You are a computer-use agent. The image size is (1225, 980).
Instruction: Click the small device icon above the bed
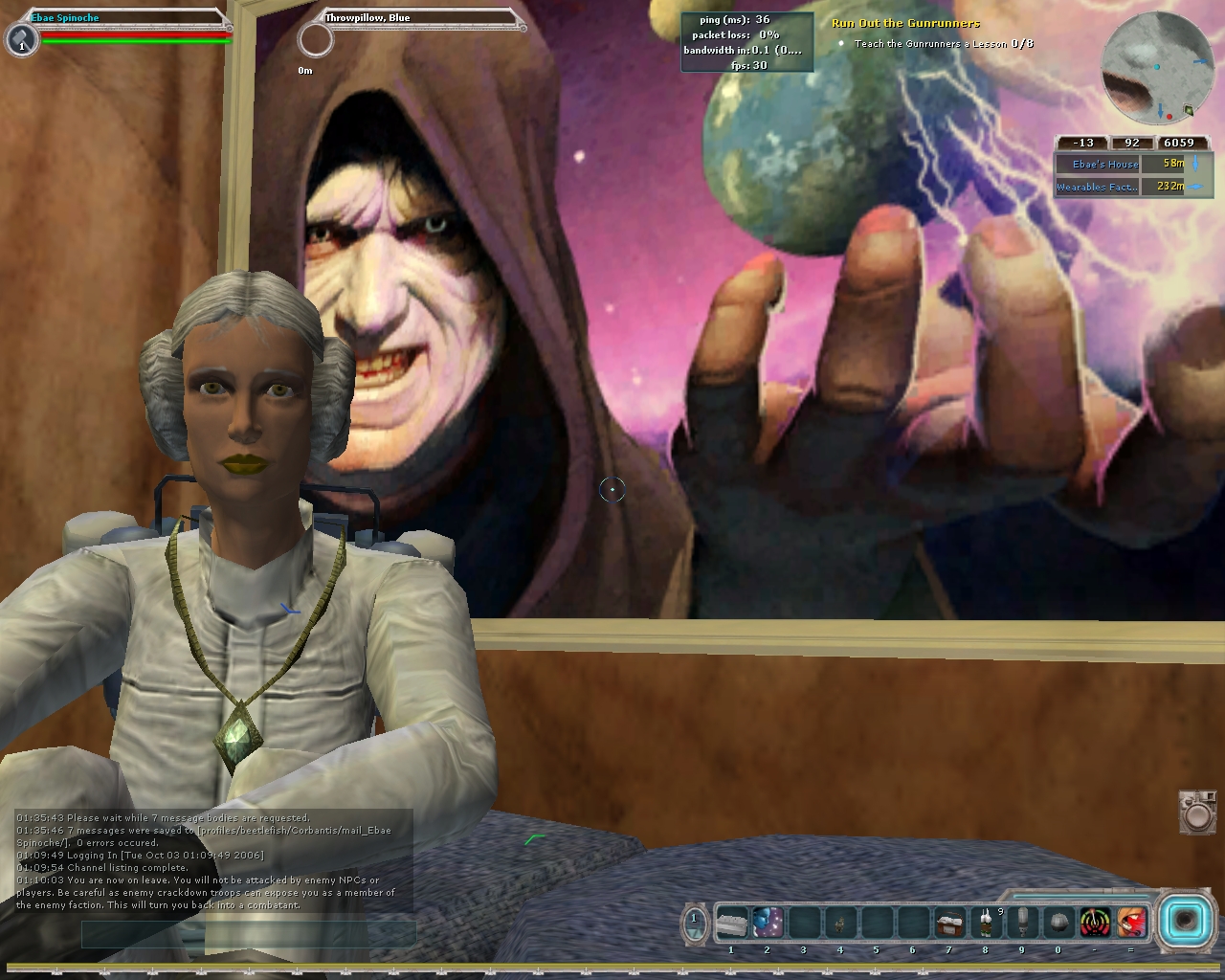click(1196, 814)
